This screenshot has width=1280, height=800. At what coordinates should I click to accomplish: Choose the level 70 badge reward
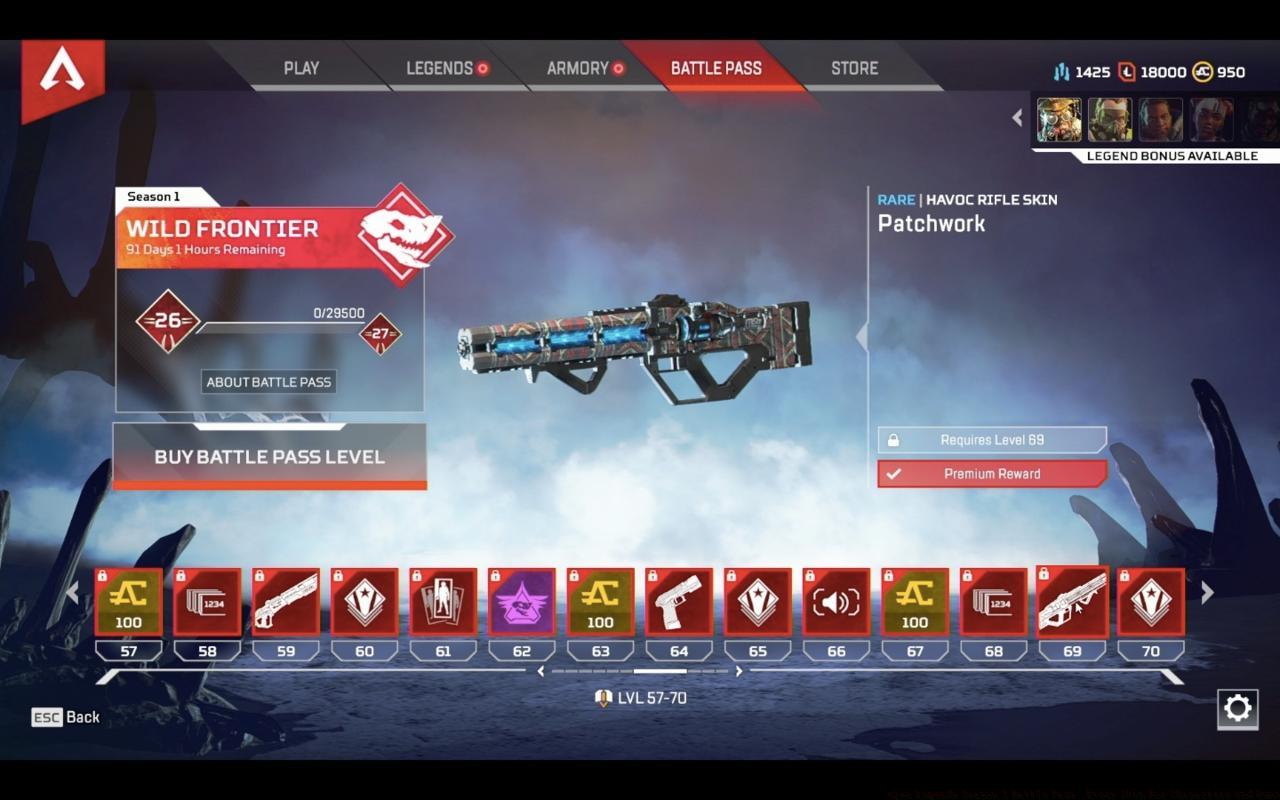pyautogui.click(x=1151, y=602)
